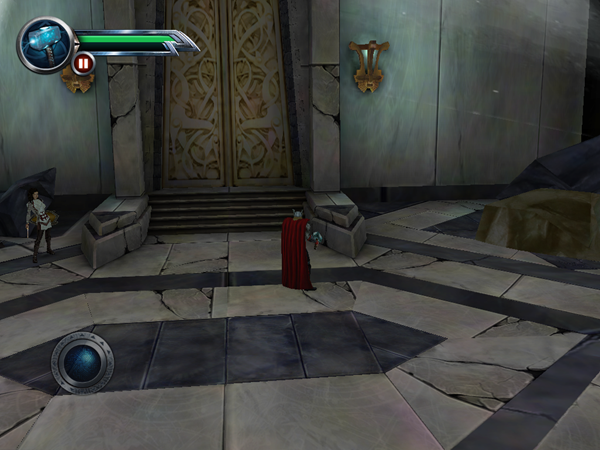This screenshot has height=450, width=600.
Task: Click the blue virtual joystick orb
Action: click(x=82, y=361)
